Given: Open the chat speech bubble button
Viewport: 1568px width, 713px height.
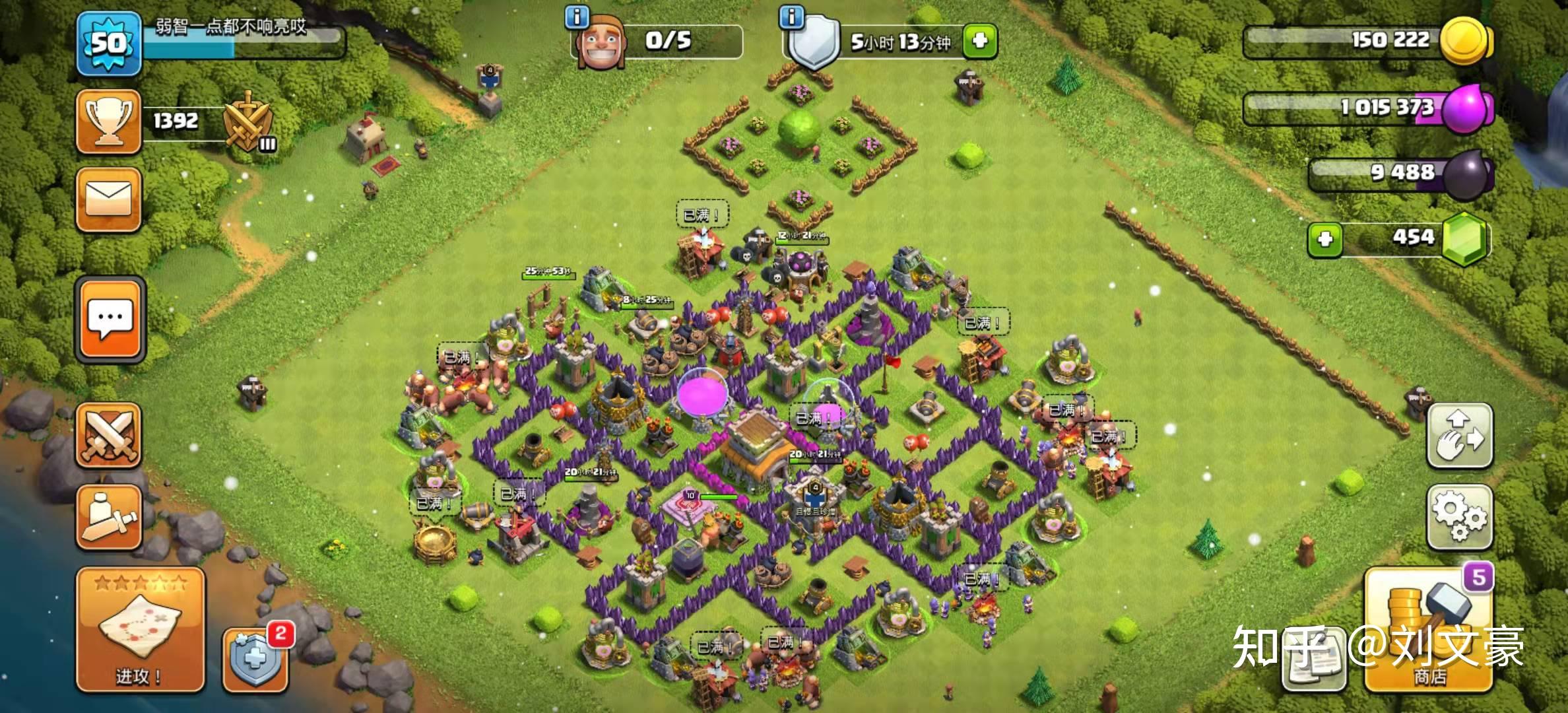Looking at the screenshot, I should point(110,320).
